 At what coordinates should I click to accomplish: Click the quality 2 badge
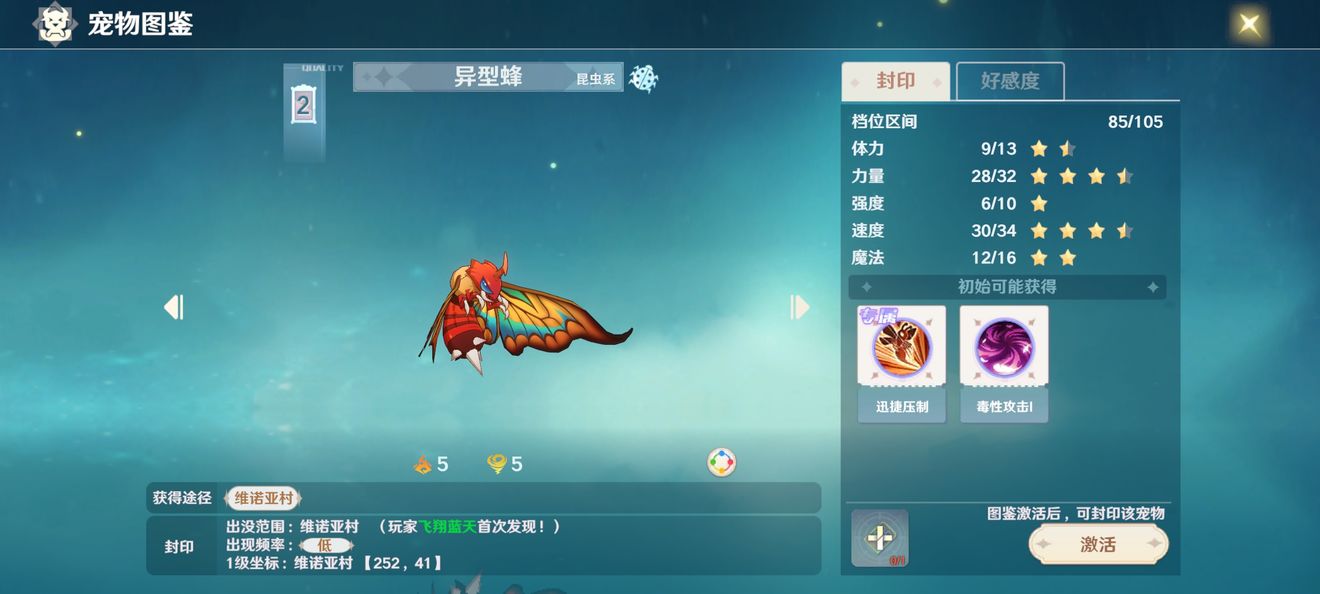click(x=303, y=105)
